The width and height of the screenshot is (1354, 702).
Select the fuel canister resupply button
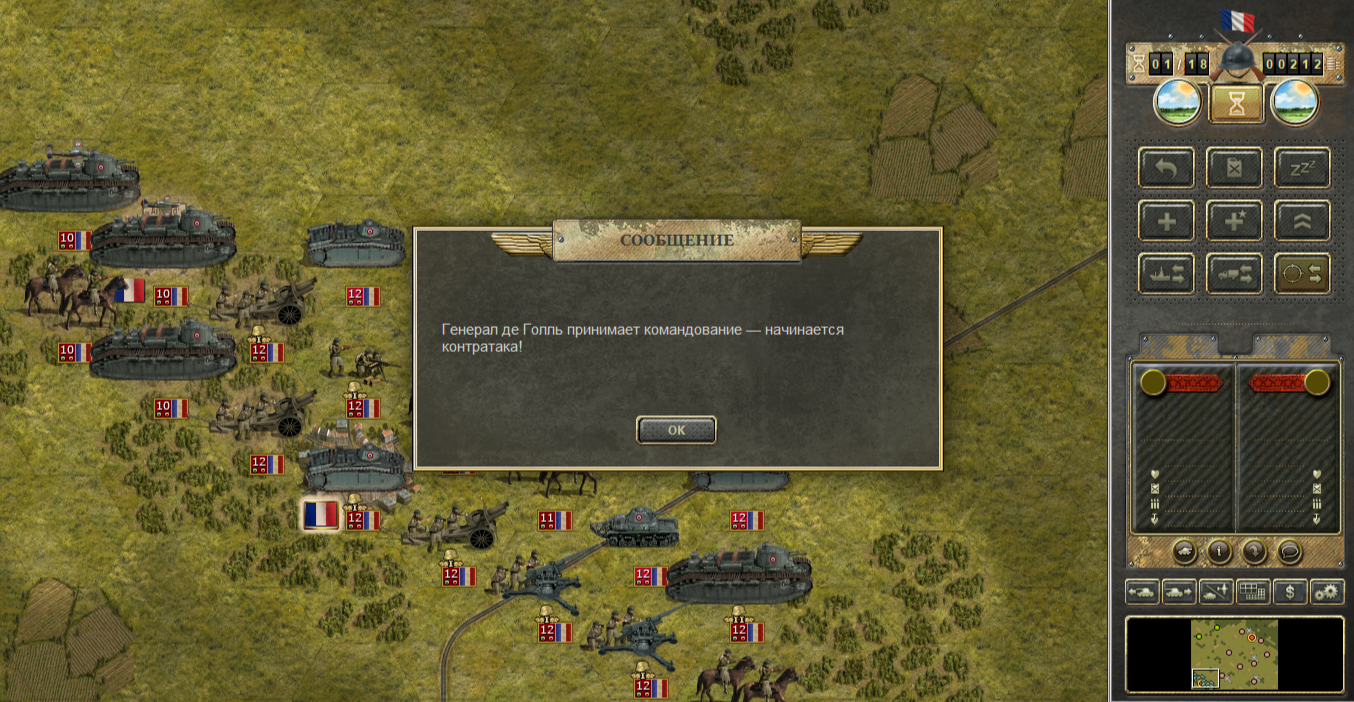[x=1235, y=167]
